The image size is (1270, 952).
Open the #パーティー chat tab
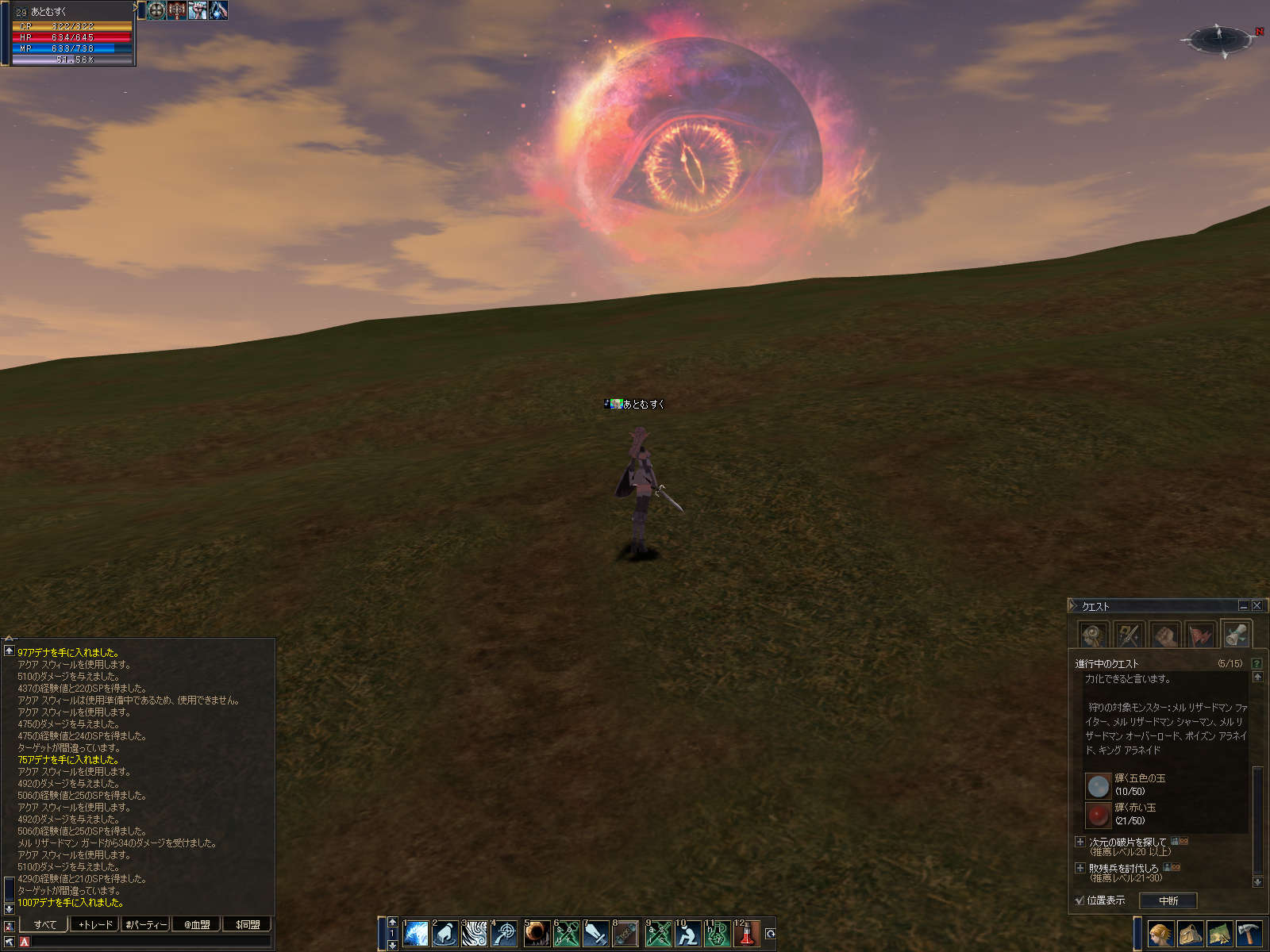(x=146, y=924)
